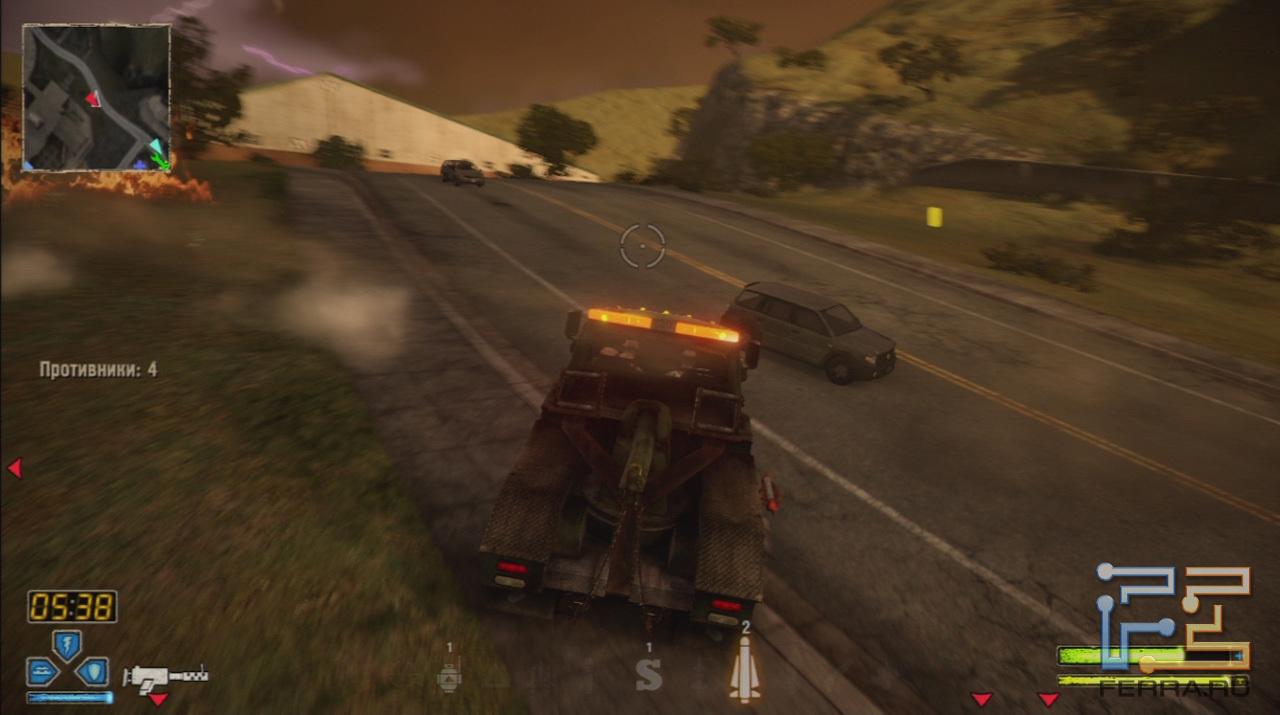Activate the wave-pattern ability icon
The width and height of the screenshot is (1280, 715).
[x=42, y=671]
